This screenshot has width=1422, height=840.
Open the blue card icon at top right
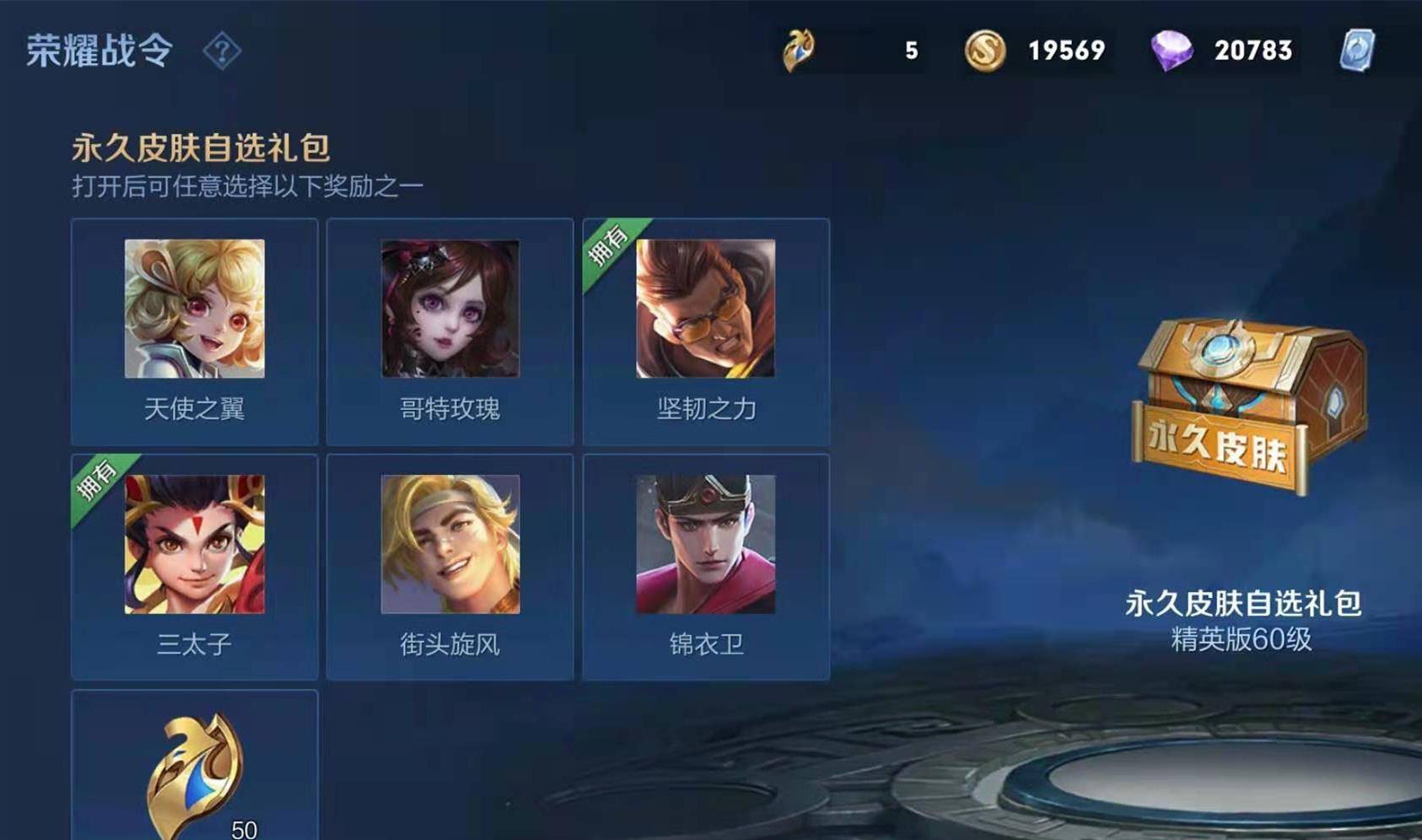(x=1357, y=51)
